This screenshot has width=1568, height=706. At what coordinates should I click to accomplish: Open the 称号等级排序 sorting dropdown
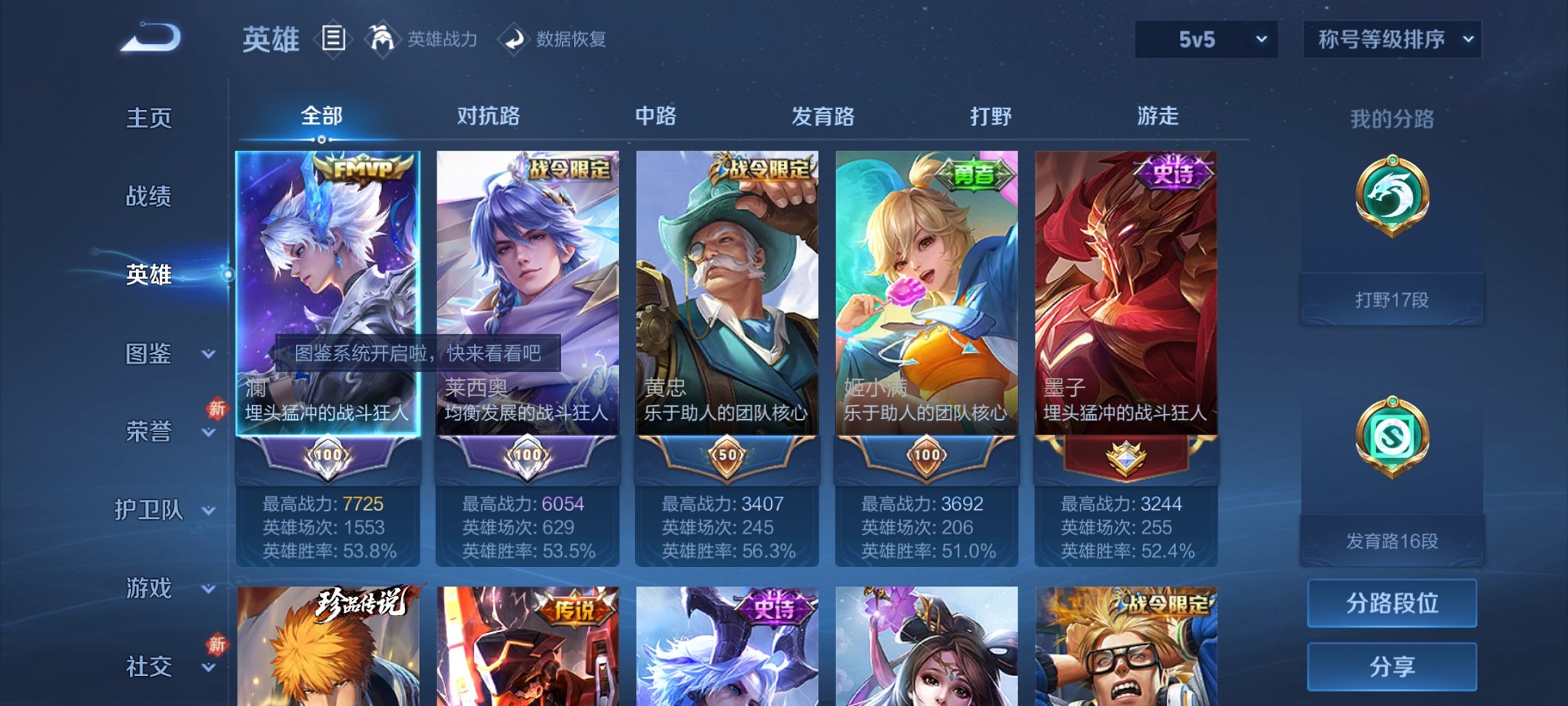1392,38
